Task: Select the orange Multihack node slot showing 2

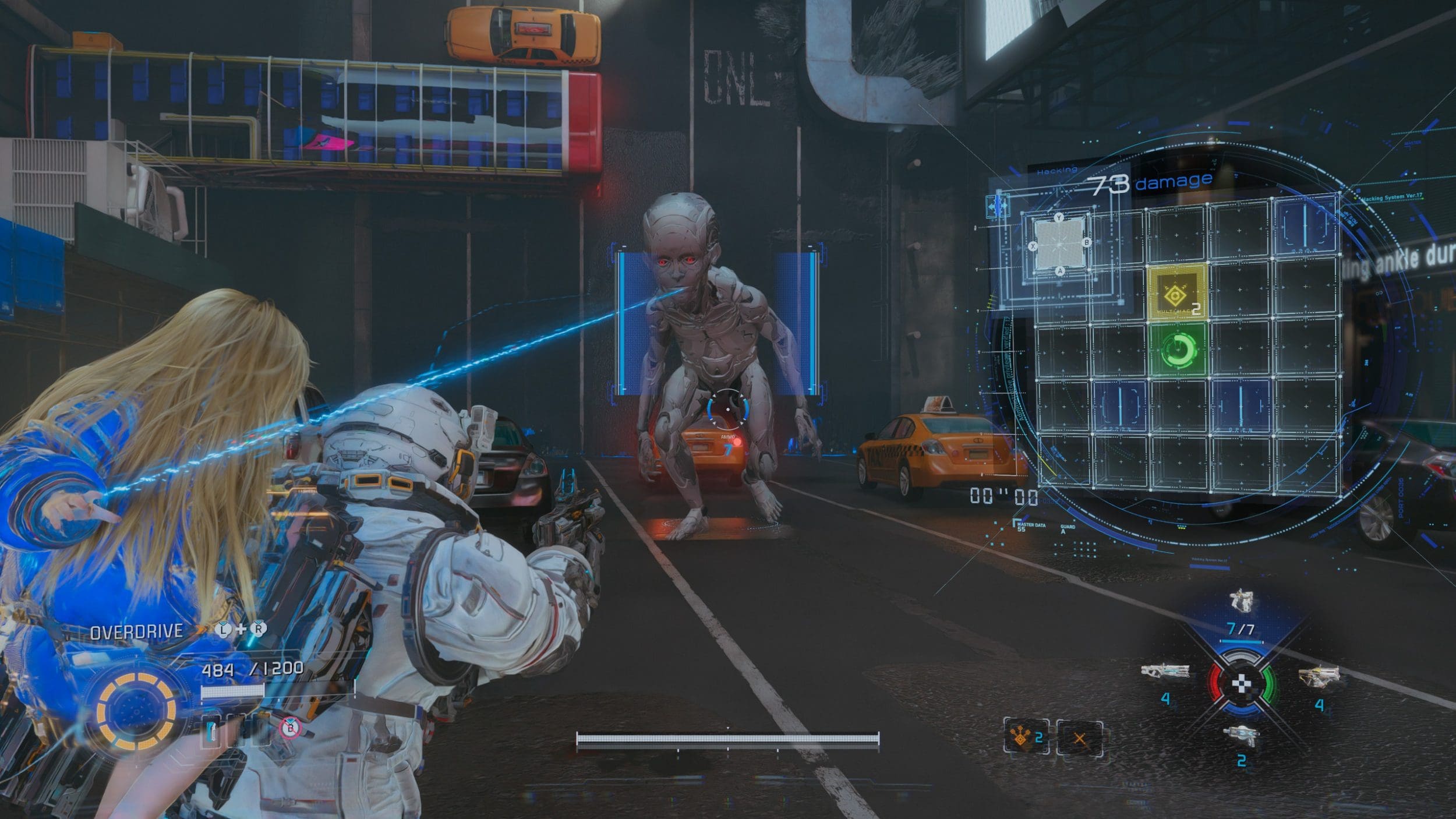Action: pos(1026,737)
